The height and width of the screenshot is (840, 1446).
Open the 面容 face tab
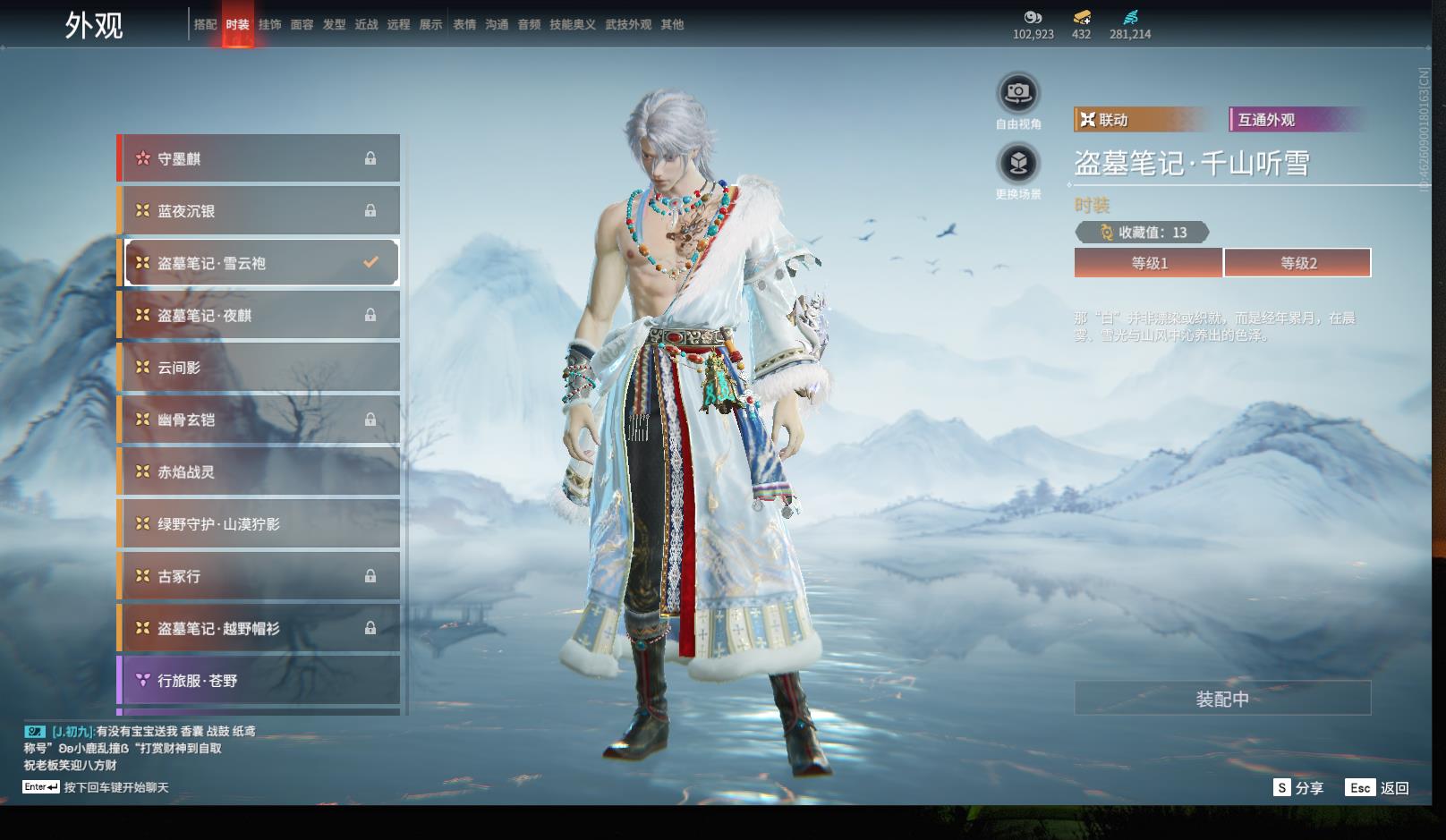click(x=302, y=25)
